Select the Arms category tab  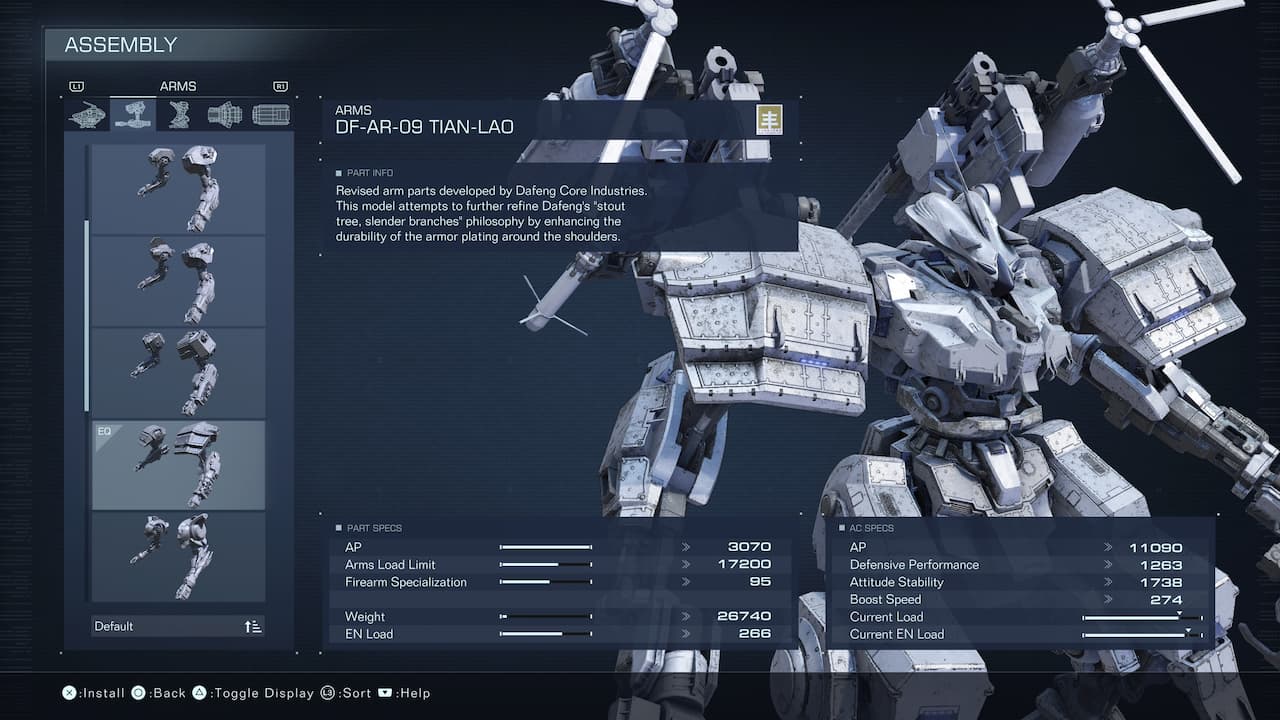pyautogui.click(x=133, y=115)
